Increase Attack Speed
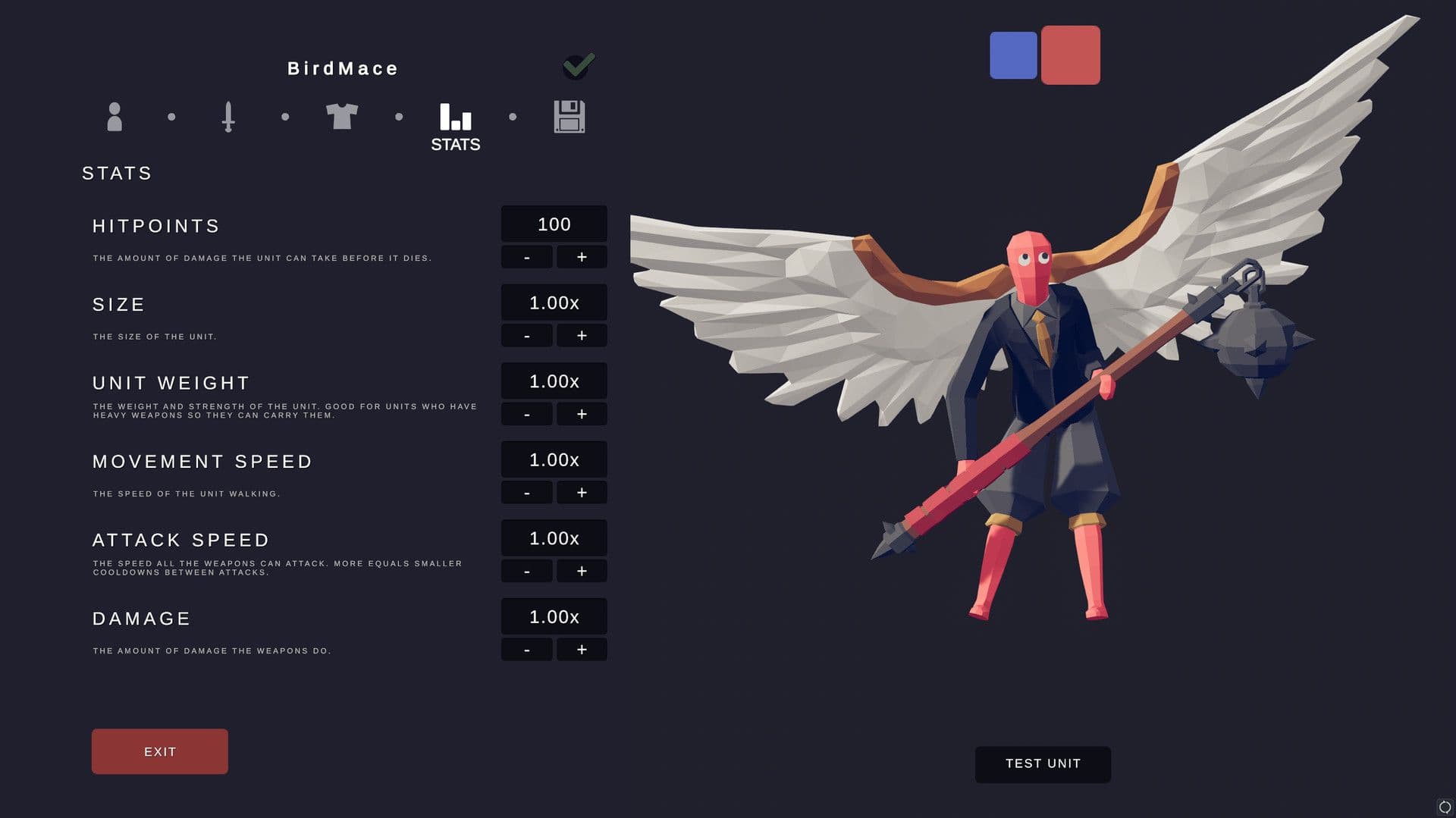The width and height of the screenshot is (1456, 818). pos(582,571)
